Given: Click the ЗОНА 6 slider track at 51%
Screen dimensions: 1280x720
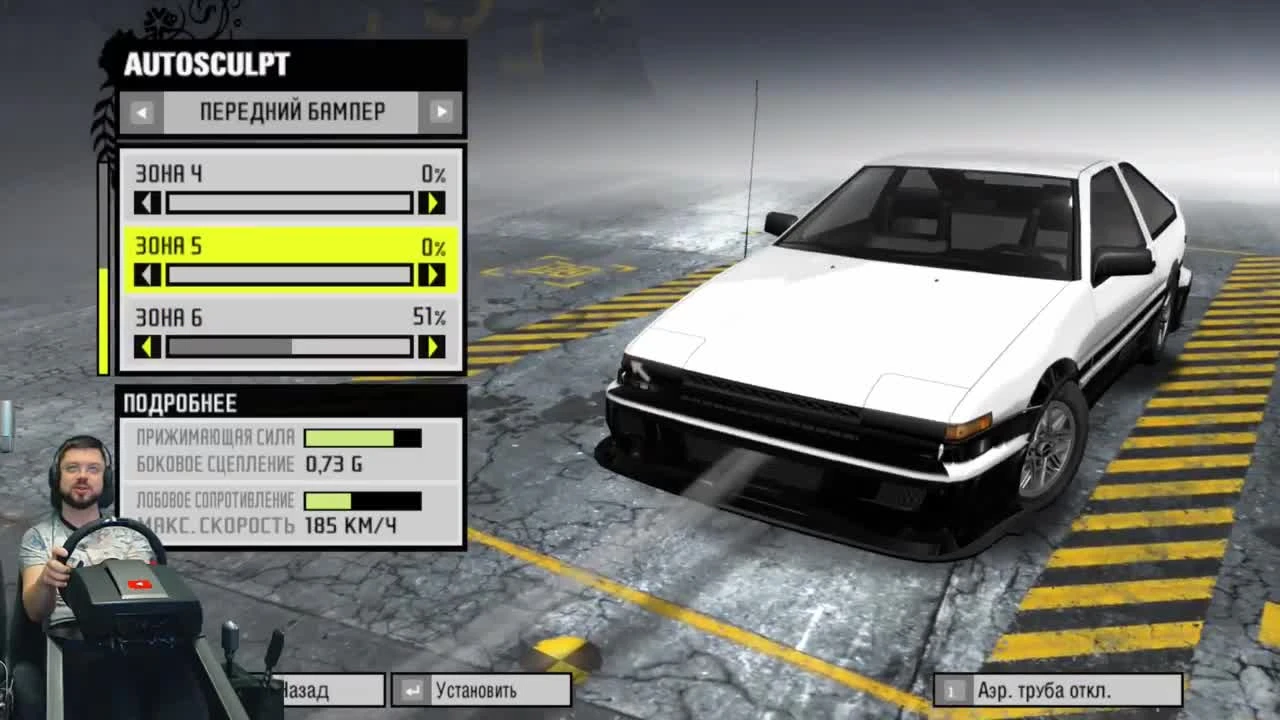Looking at the screenshot, I should 292,347.
